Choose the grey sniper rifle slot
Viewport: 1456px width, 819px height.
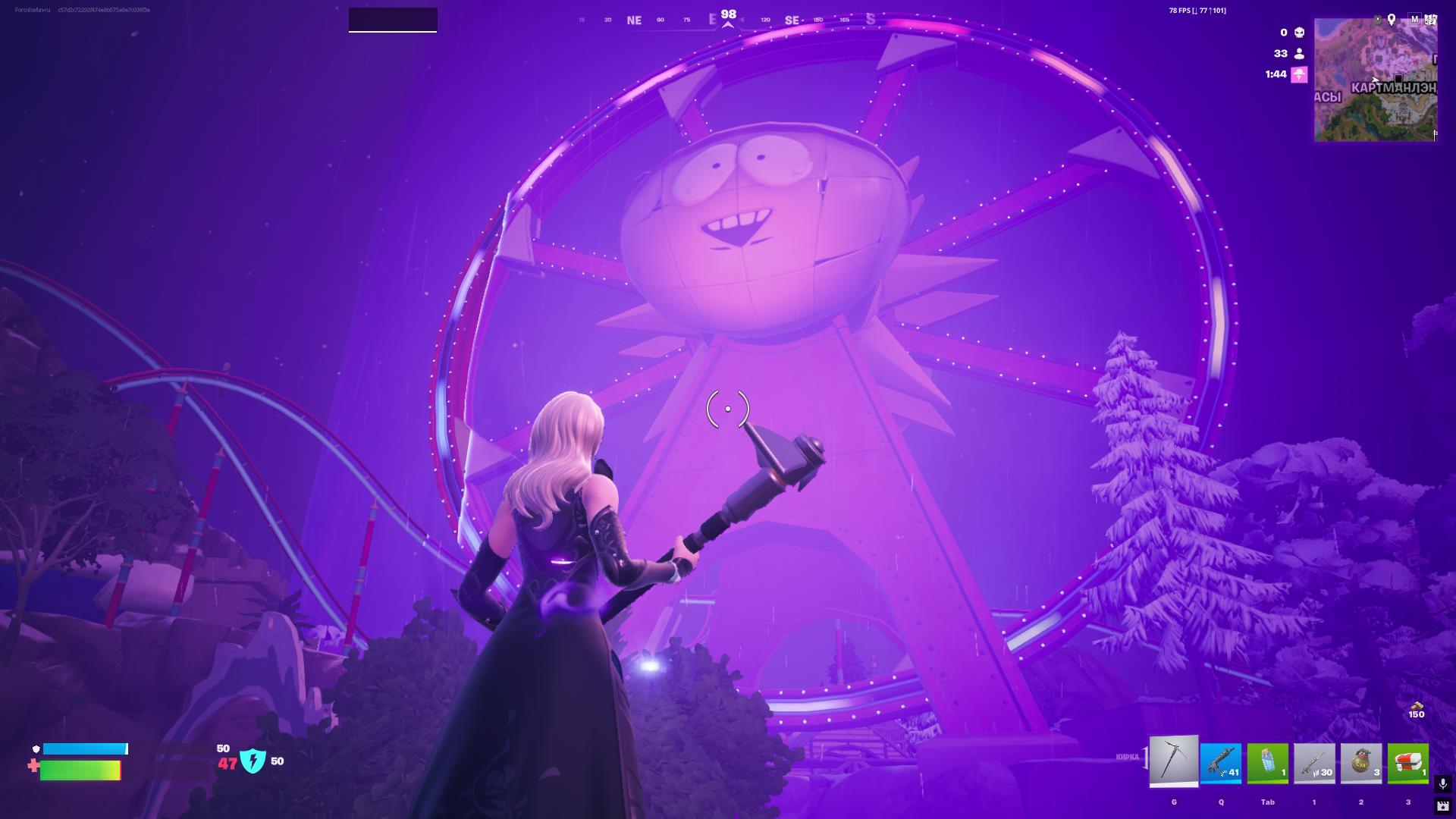(x=1314, y=763)
